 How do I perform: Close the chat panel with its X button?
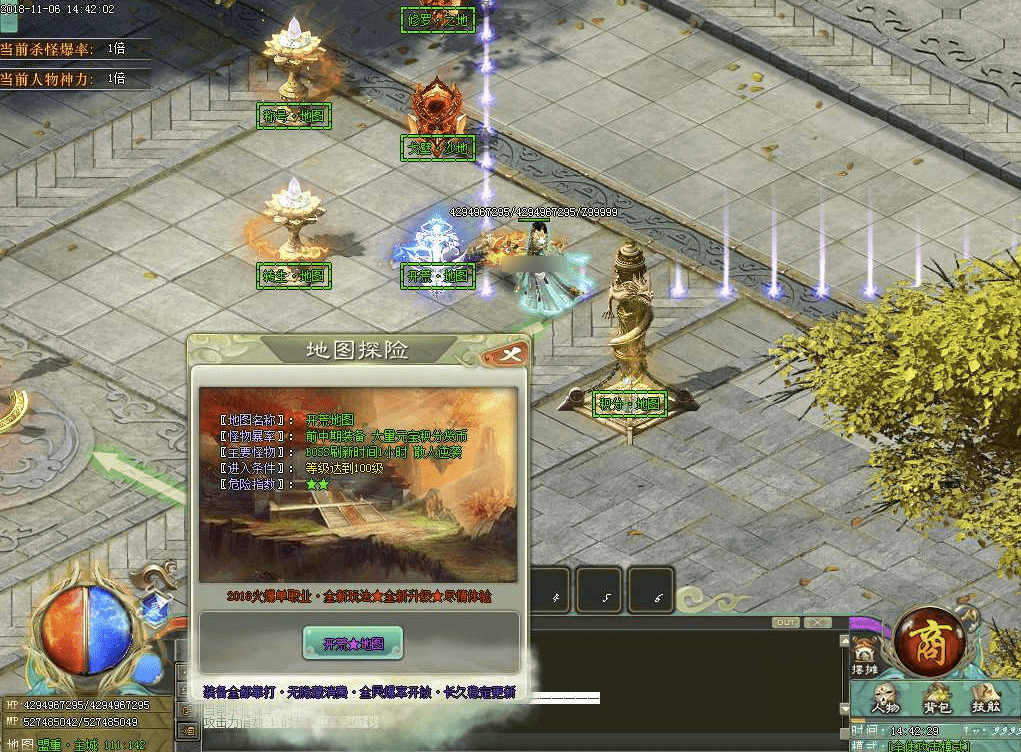[x=818, y=622]
